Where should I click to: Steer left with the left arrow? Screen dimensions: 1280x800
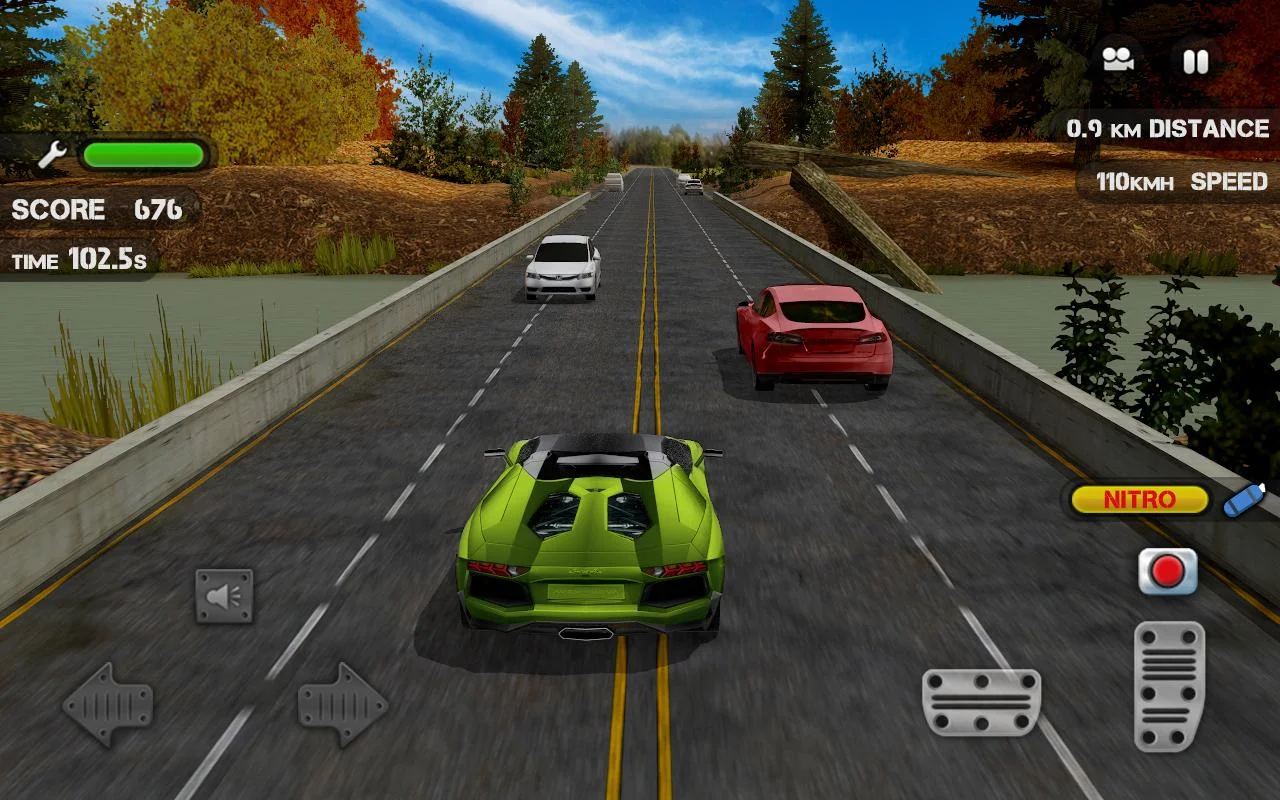108,704
